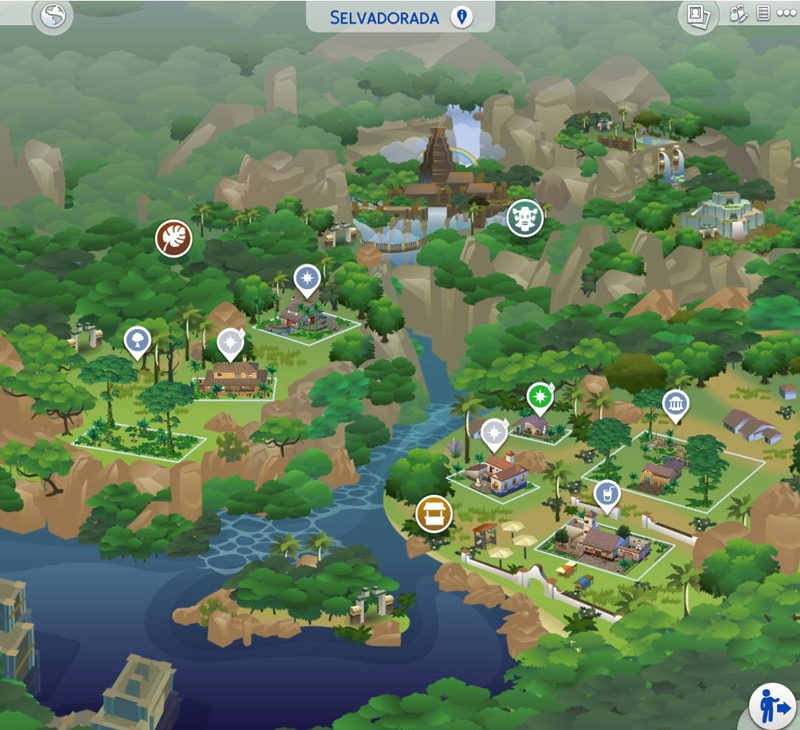
Task: Click the return to household button
Action: 772,706
